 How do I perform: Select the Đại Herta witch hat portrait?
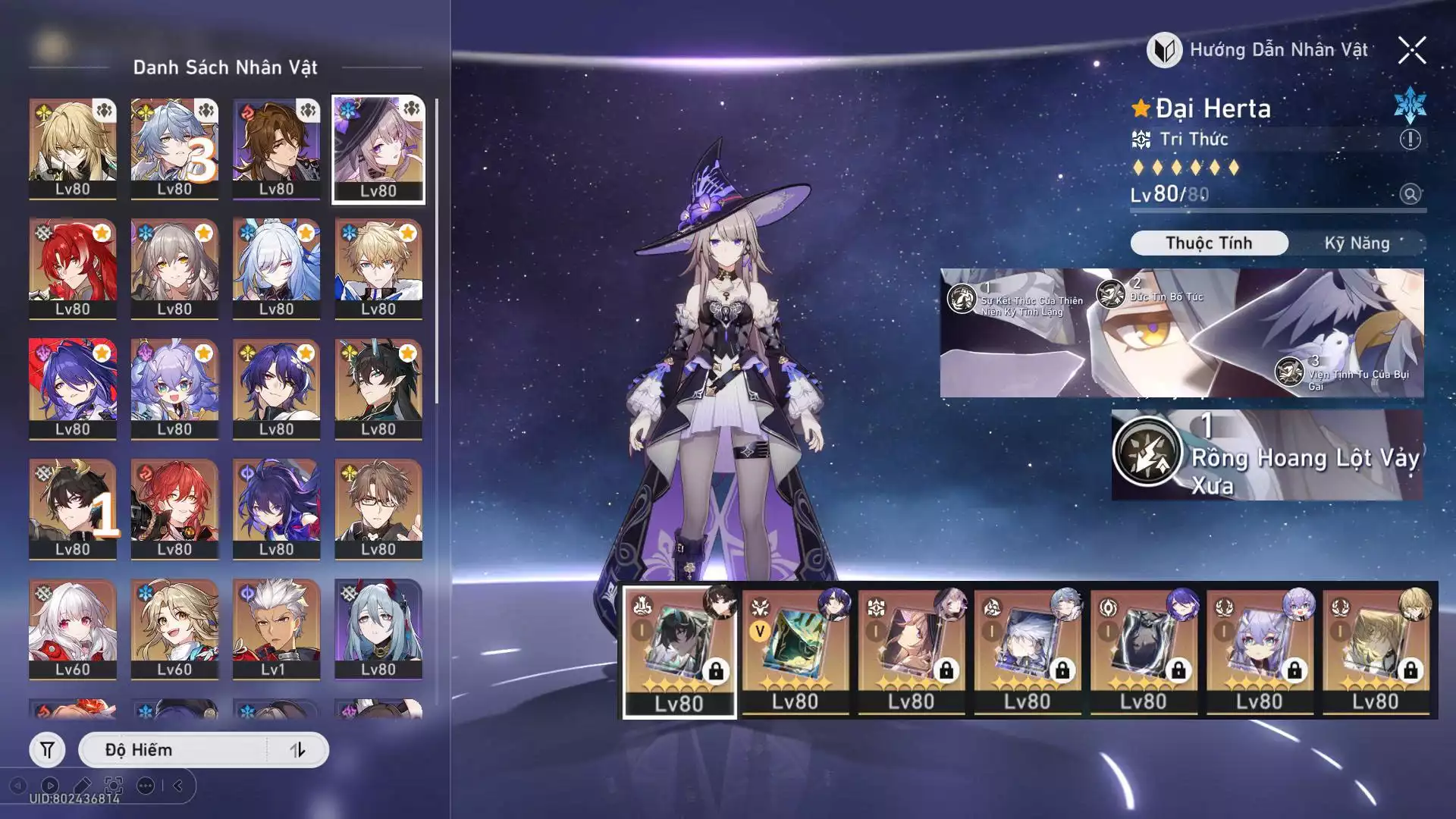pos(378,149)
